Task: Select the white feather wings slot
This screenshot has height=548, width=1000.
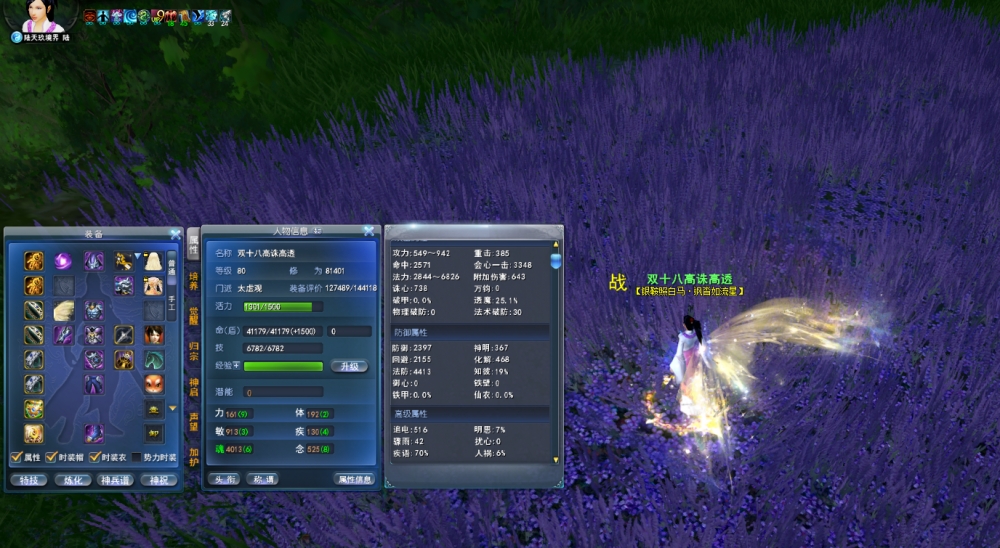Action: click(x=63, y=310)
